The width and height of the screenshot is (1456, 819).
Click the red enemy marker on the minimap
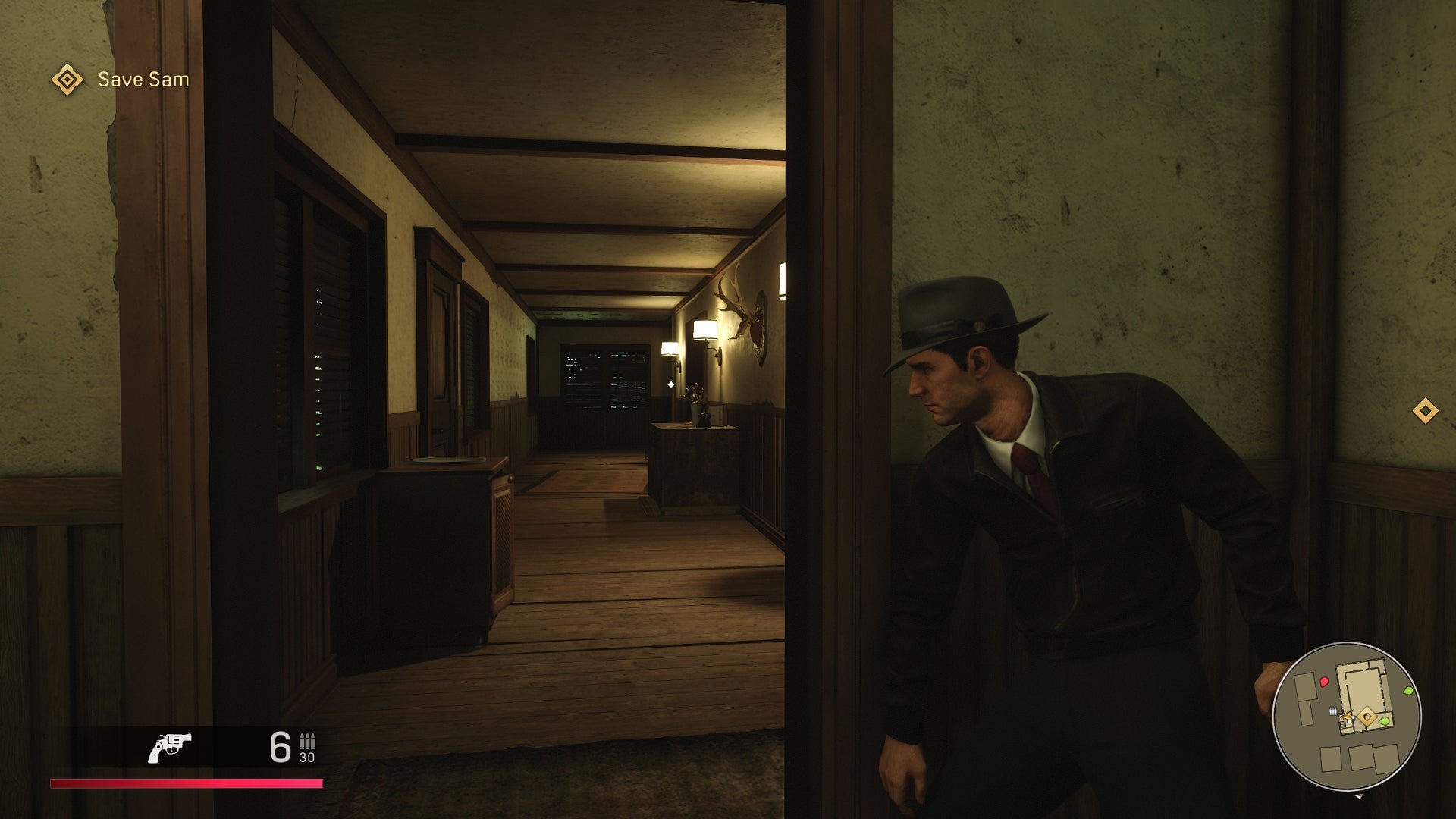(1323, 682)
